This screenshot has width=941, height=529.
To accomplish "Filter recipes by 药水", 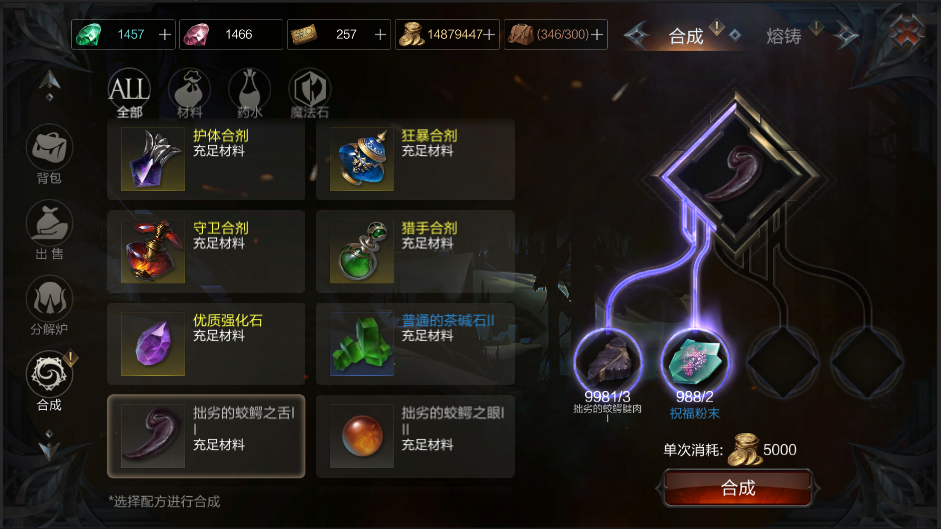I will (x=249, y=91).
